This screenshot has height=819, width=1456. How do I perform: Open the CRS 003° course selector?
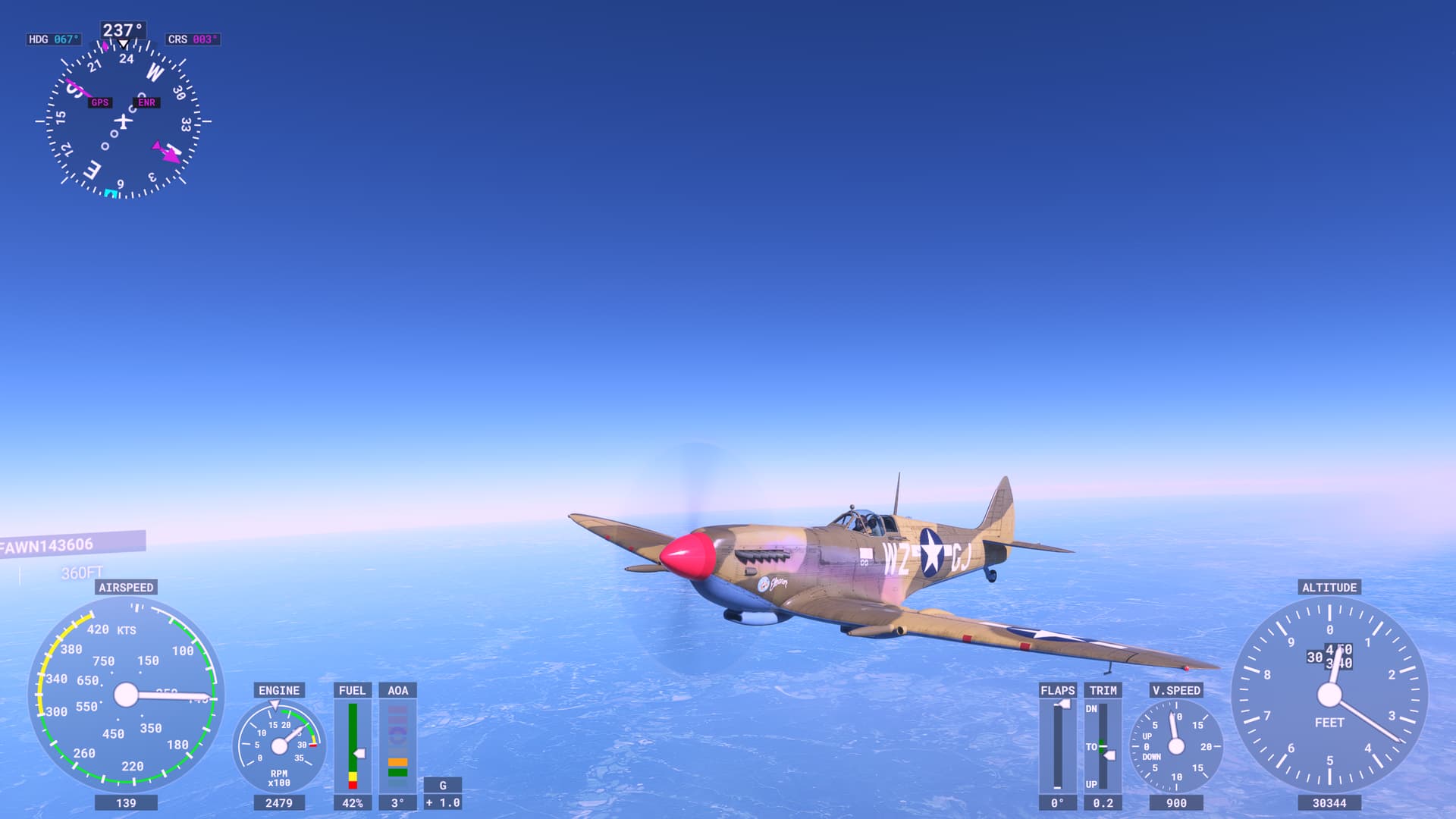pyautogui.click(x=192, y=39)
